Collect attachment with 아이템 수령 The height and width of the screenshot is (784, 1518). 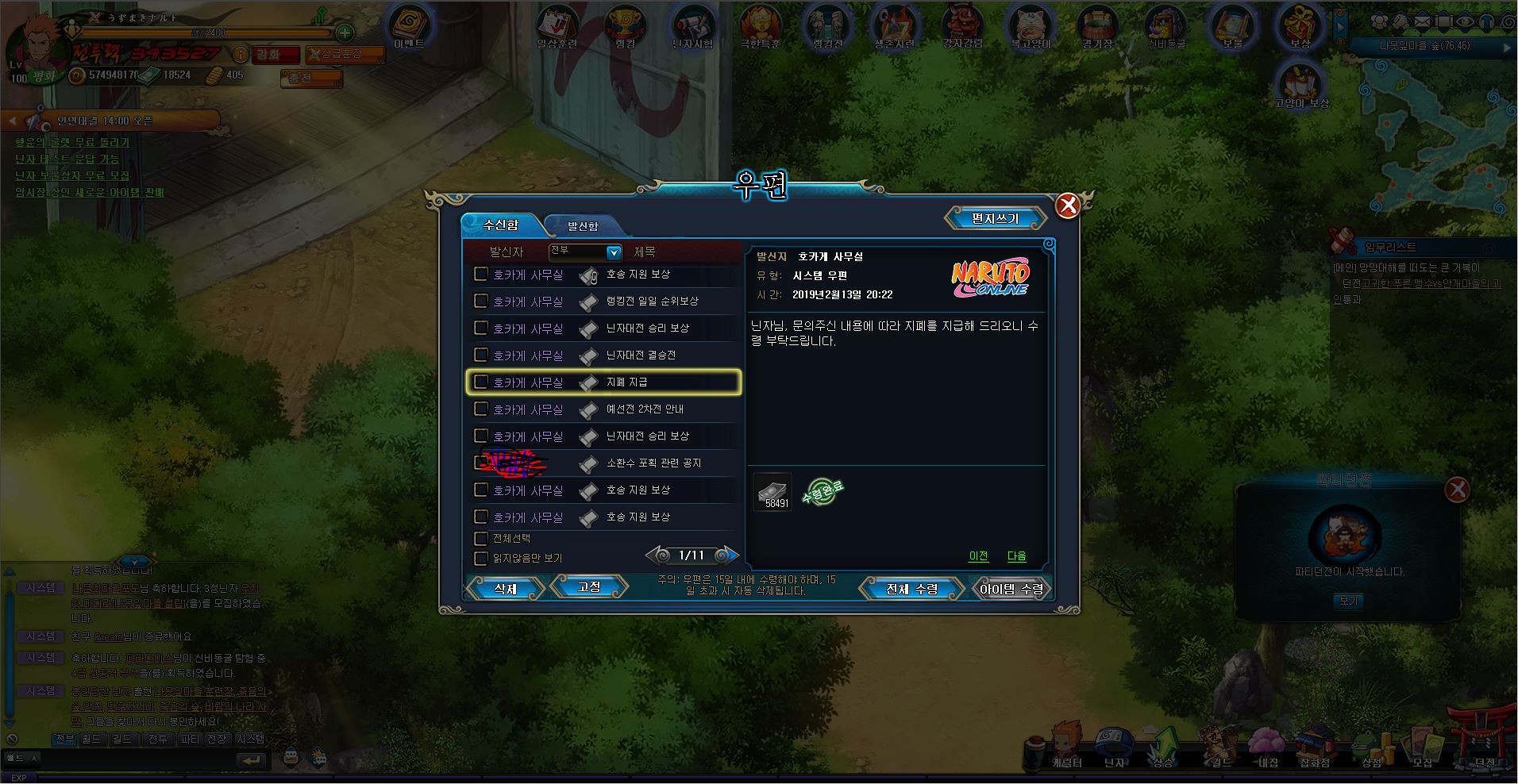tap(1011, 589)
